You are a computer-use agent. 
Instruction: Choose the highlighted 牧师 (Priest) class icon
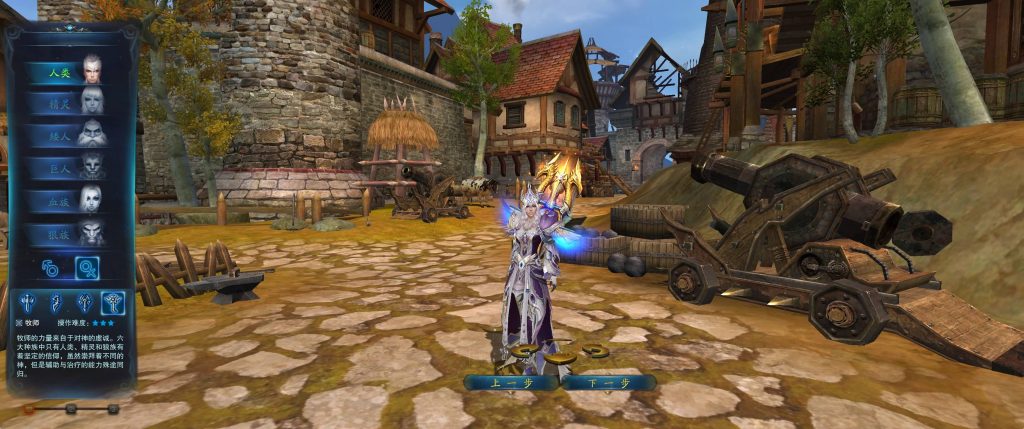[x=114, y=301]
